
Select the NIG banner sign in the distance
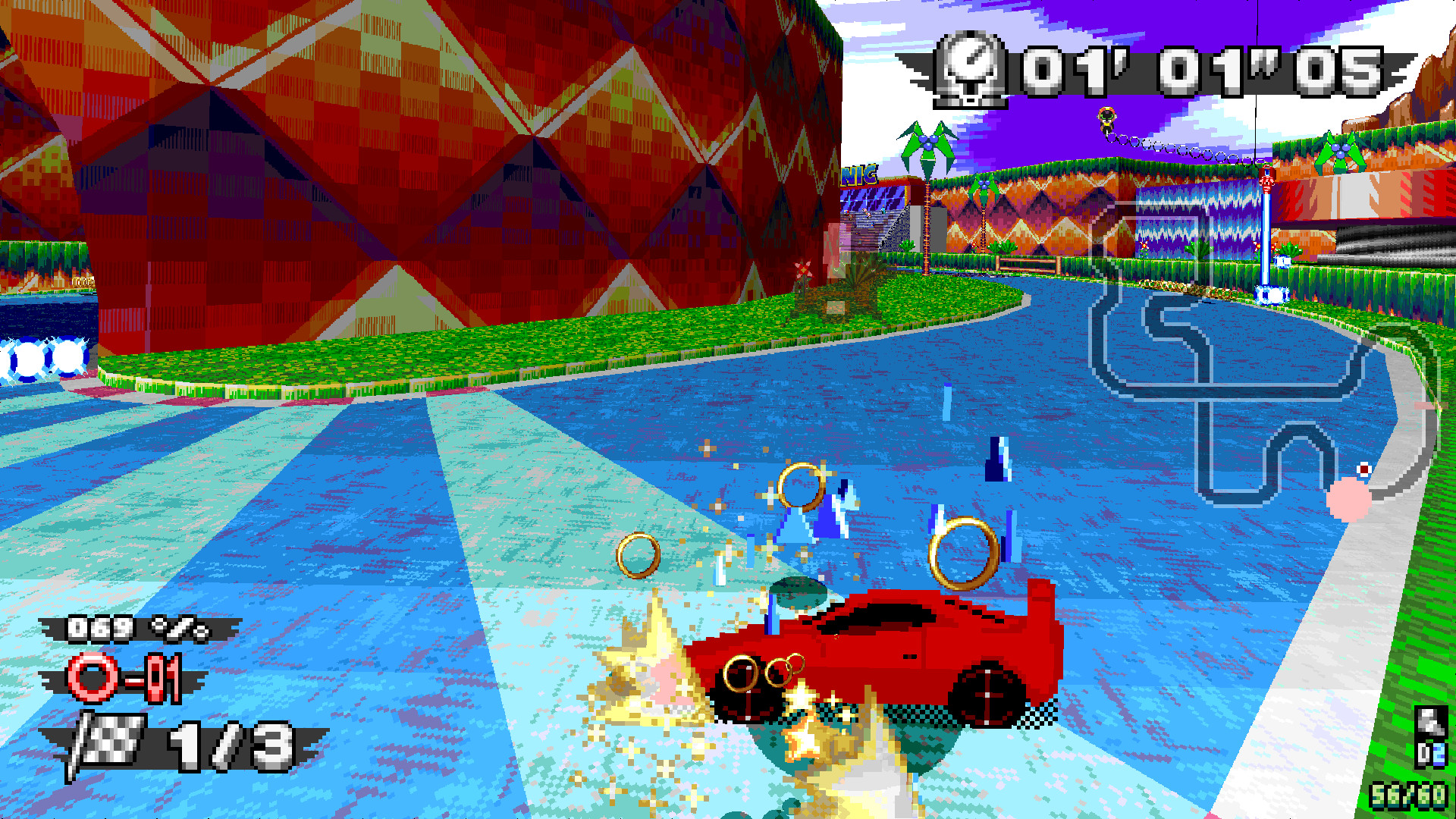860,176
